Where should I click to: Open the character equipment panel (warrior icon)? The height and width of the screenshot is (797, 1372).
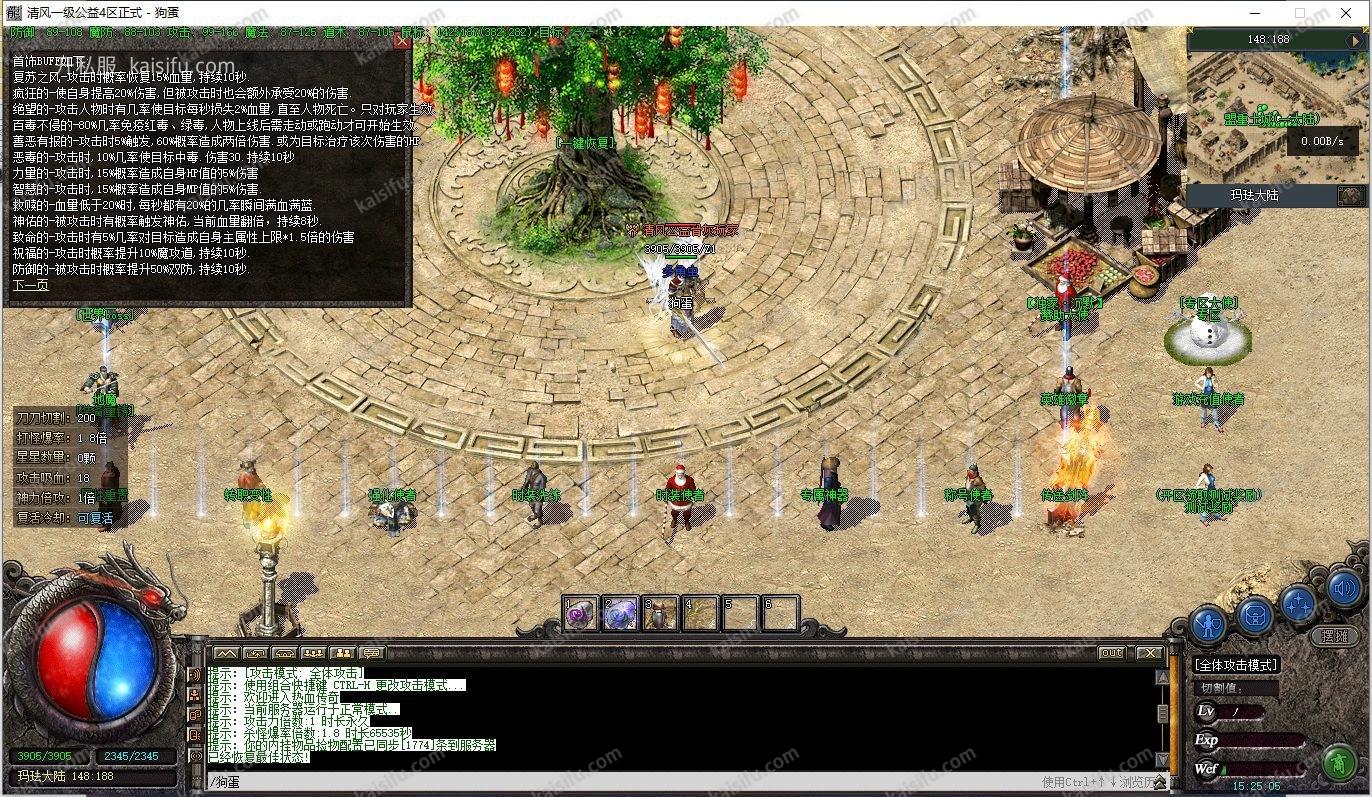pyautogui.click(x=1208, y=624)
